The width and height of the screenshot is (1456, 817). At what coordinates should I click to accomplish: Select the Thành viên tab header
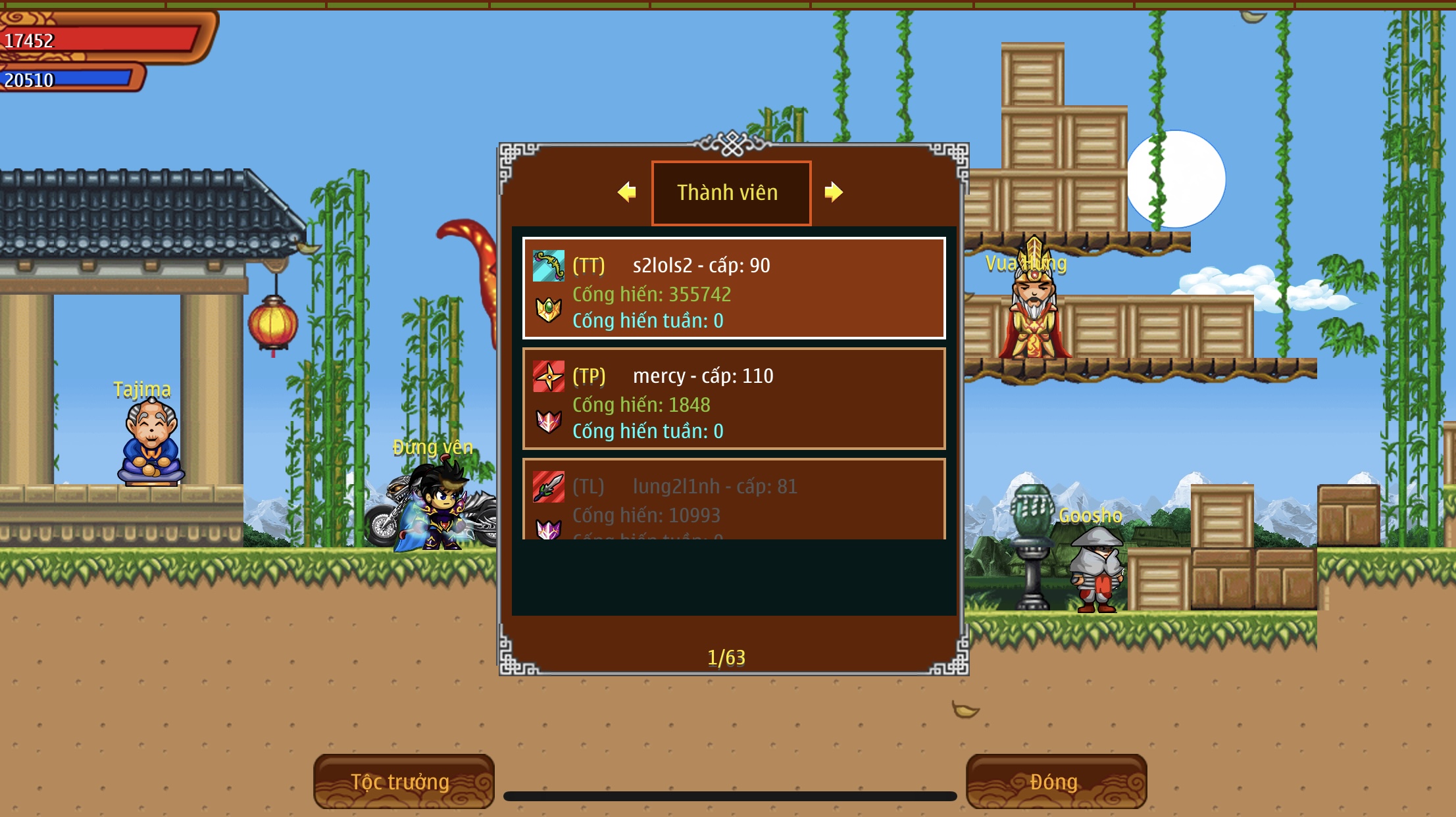pos(731,193)
